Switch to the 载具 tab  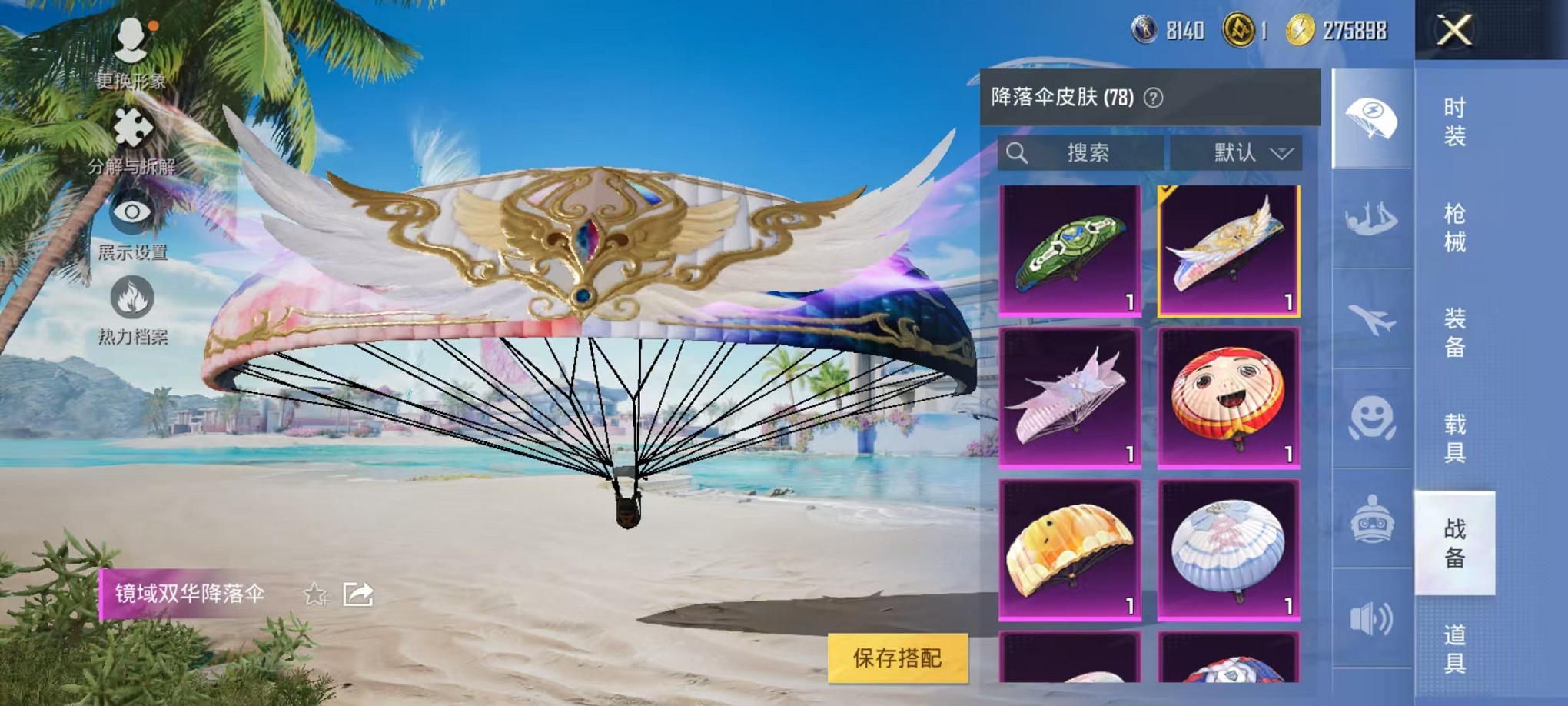[x=1457, y=440]
